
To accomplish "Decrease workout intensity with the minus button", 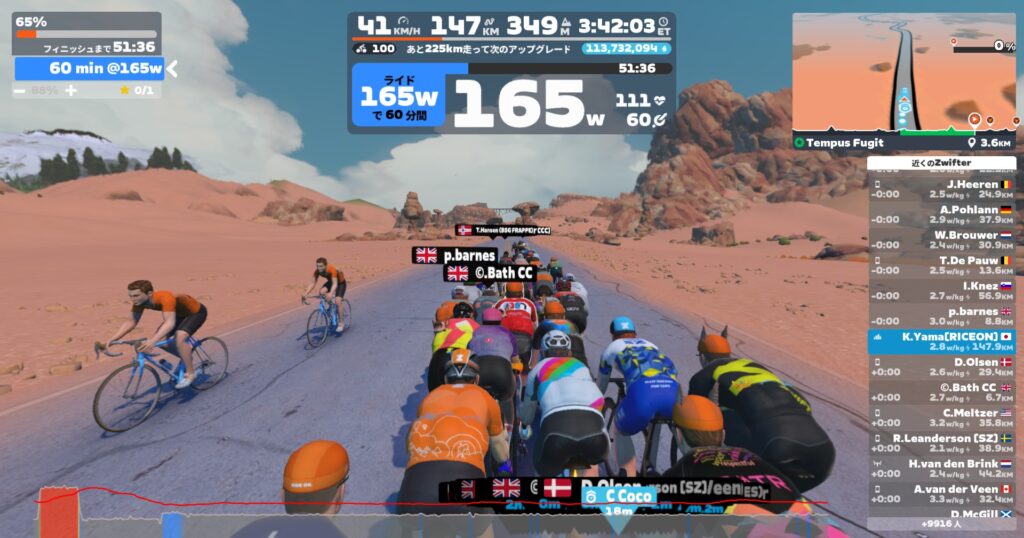I will pos(21,90).
